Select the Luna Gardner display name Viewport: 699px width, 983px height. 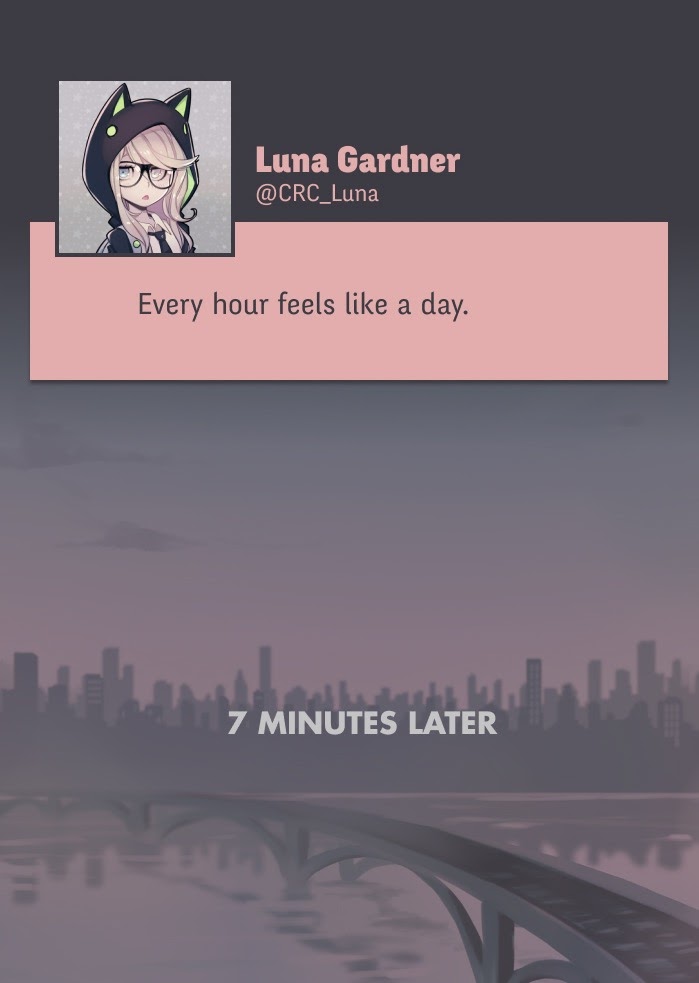click(357, 160)
